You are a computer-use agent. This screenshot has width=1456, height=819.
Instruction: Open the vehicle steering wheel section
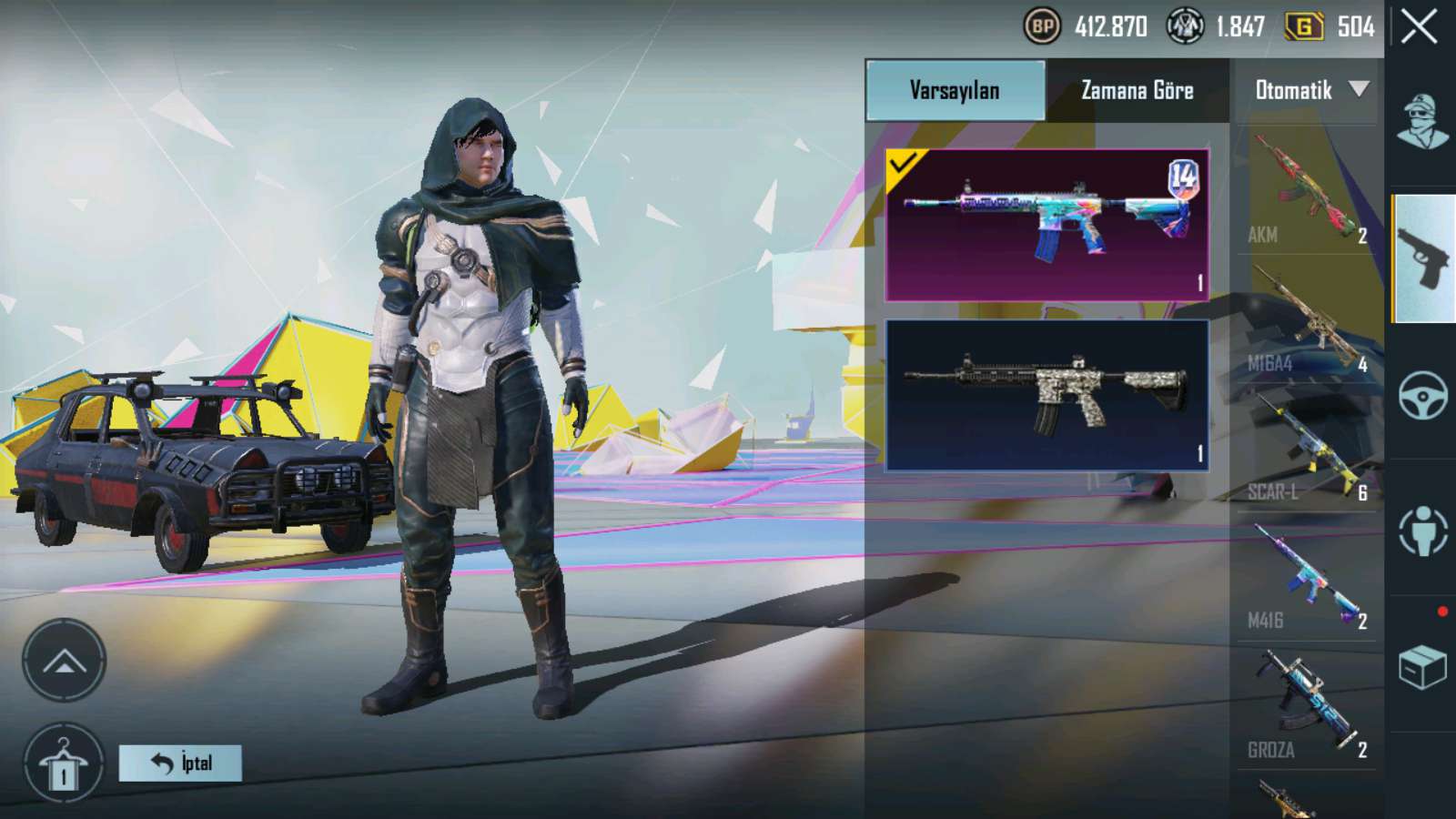pyautogui.click(x=1423, y=395)
